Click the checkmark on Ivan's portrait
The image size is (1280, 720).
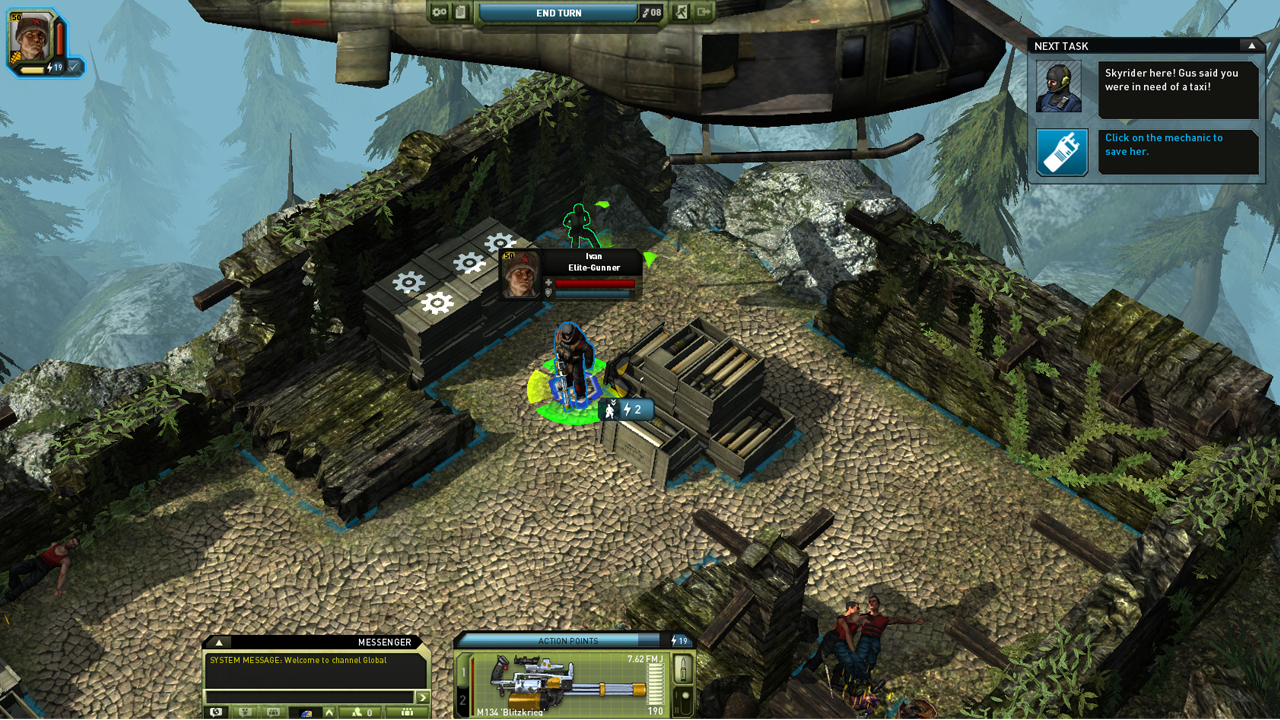[x=74, y=67]
